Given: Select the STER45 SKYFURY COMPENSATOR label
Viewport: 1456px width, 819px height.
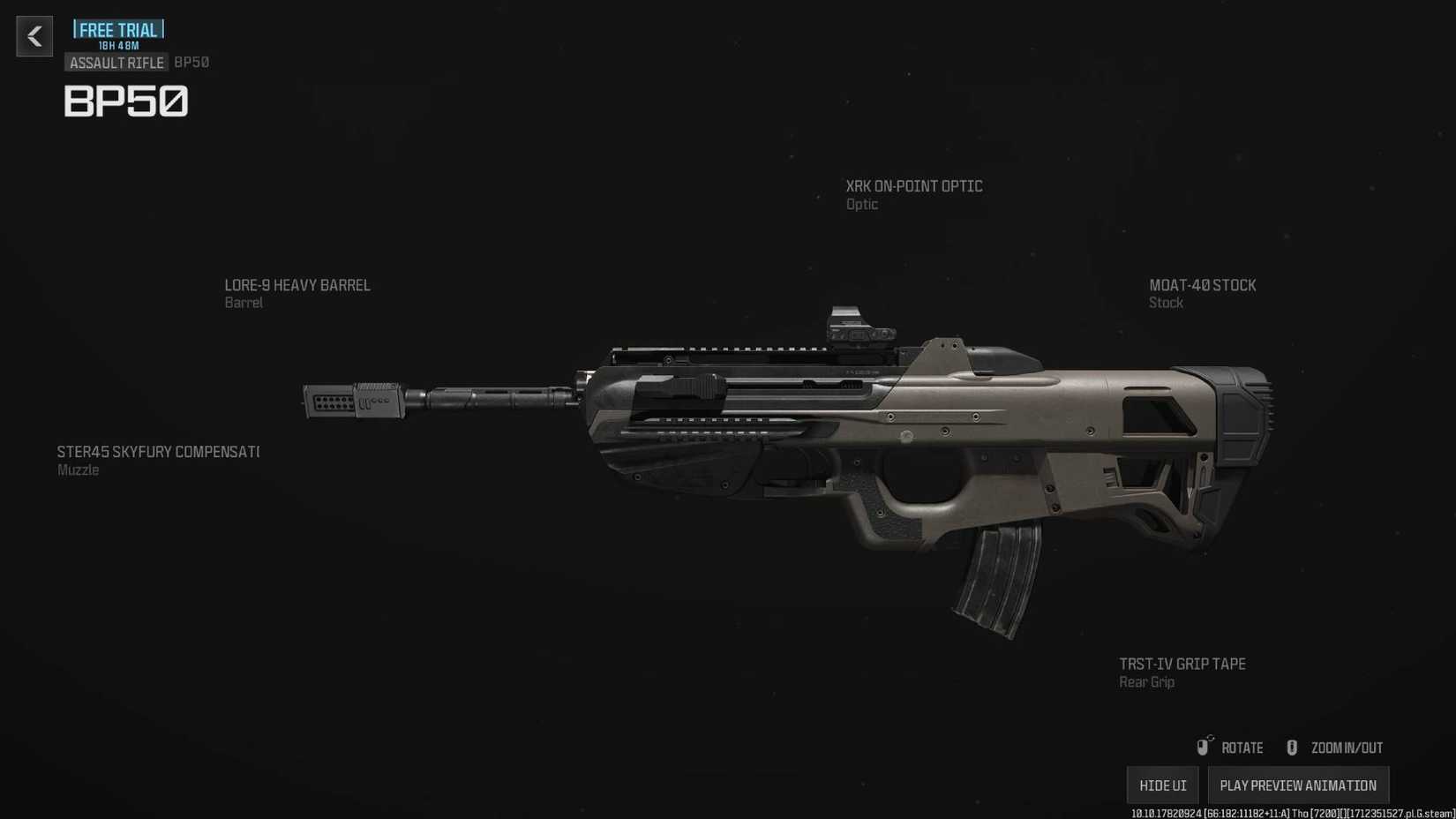Looking at the screenshot, I should coord(157,451).
